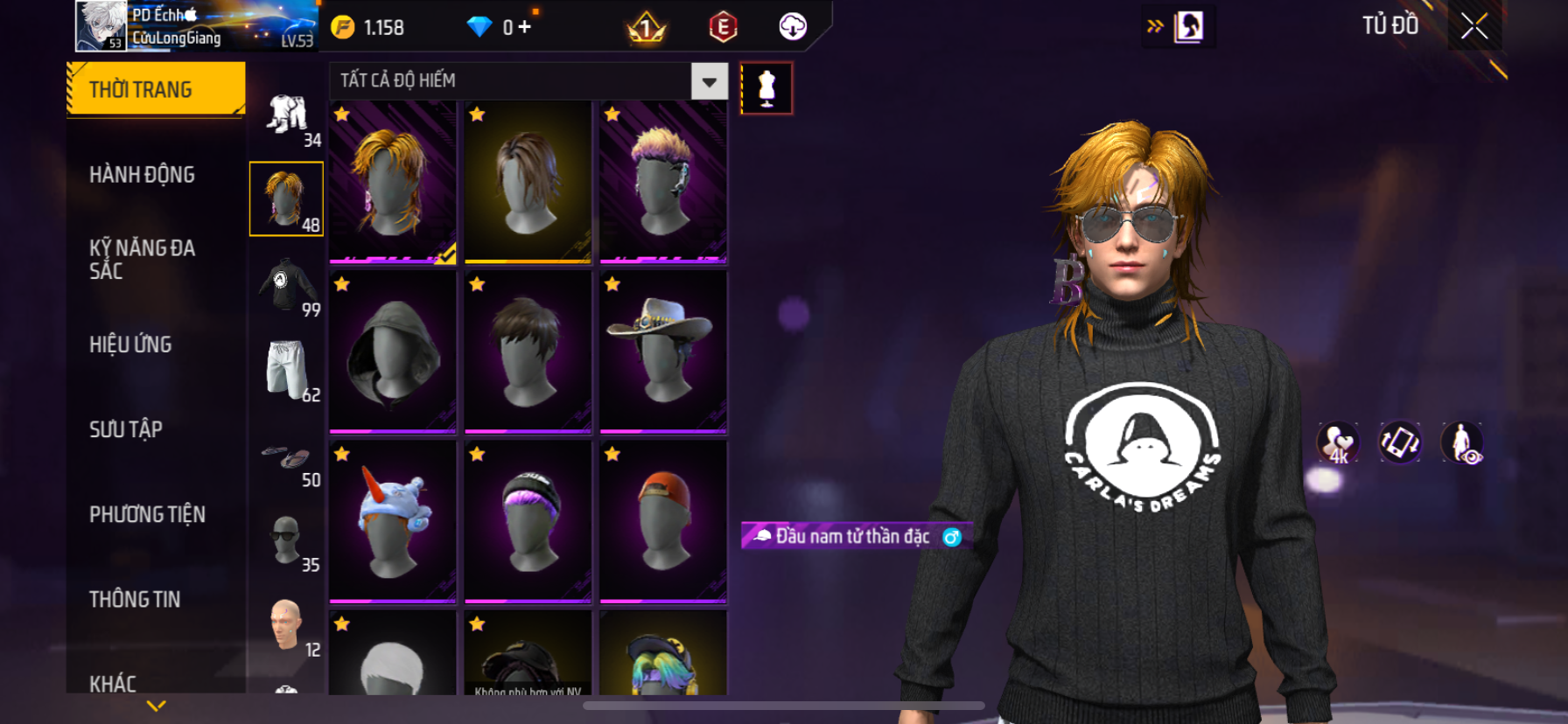Toggle the rotate character view icon
Screen dimensions: 1568x724
coord(1399,442)
